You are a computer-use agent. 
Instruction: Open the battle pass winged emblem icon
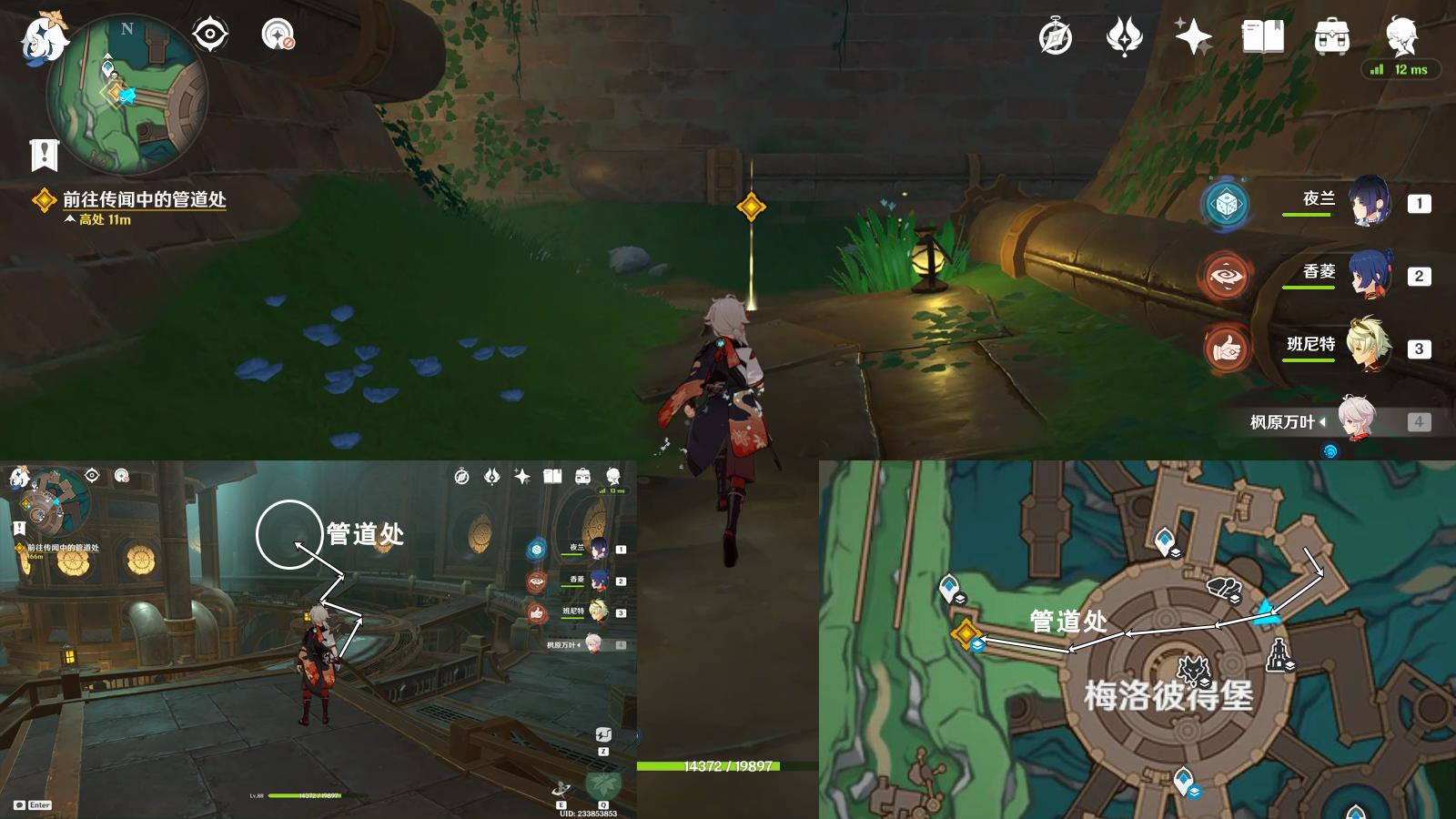click(x=1124, y=37)
